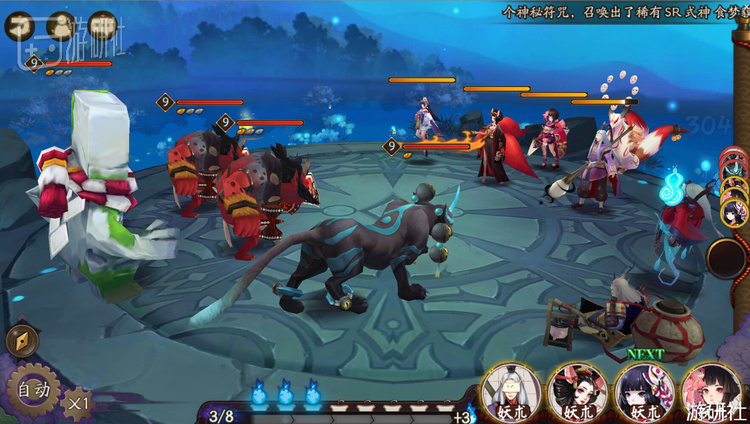Click the back arrow round icon

click(21, 26)
